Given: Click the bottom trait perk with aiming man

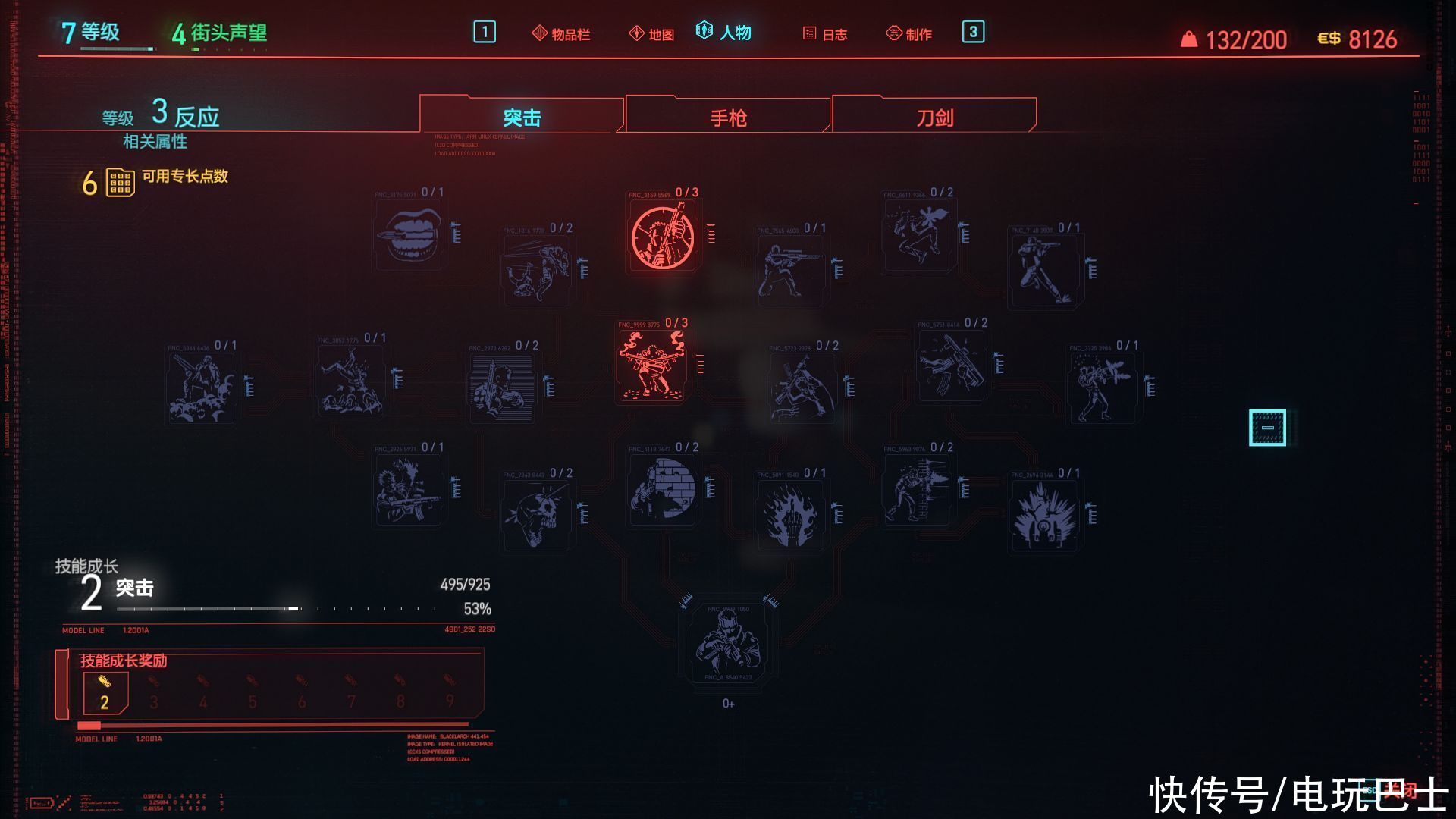Looking at the screenshot, I should point(728,643).
